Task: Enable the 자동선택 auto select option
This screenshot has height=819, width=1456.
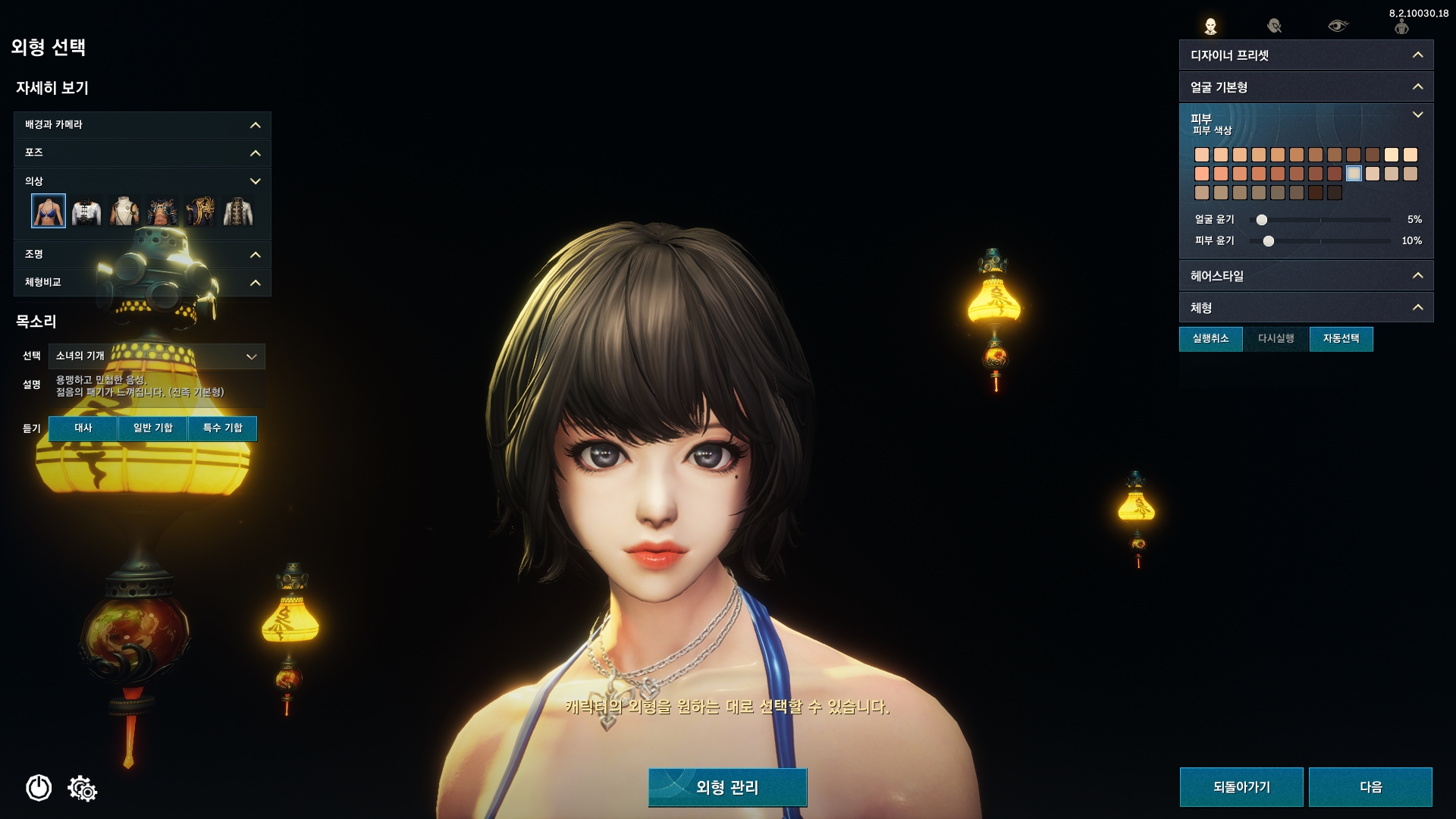Action: pos(1341,339)
